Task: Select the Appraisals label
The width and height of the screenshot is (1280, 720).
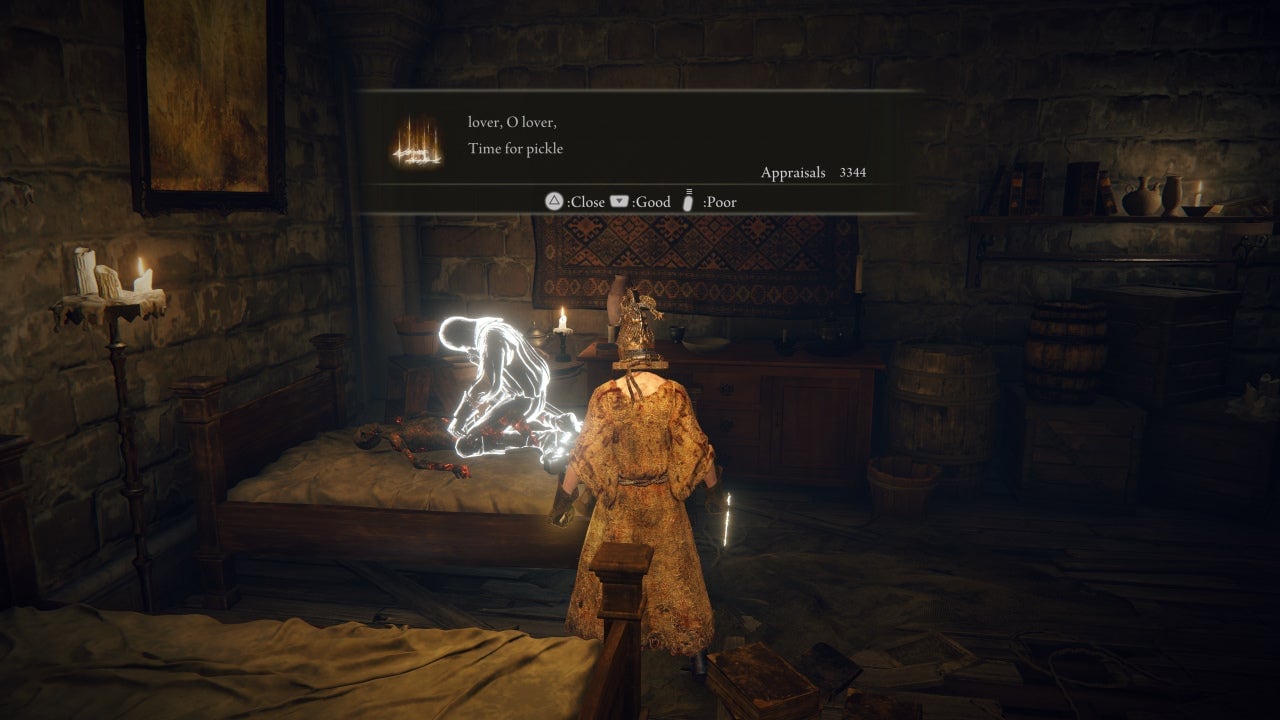Action: click(x=791, y=173)
